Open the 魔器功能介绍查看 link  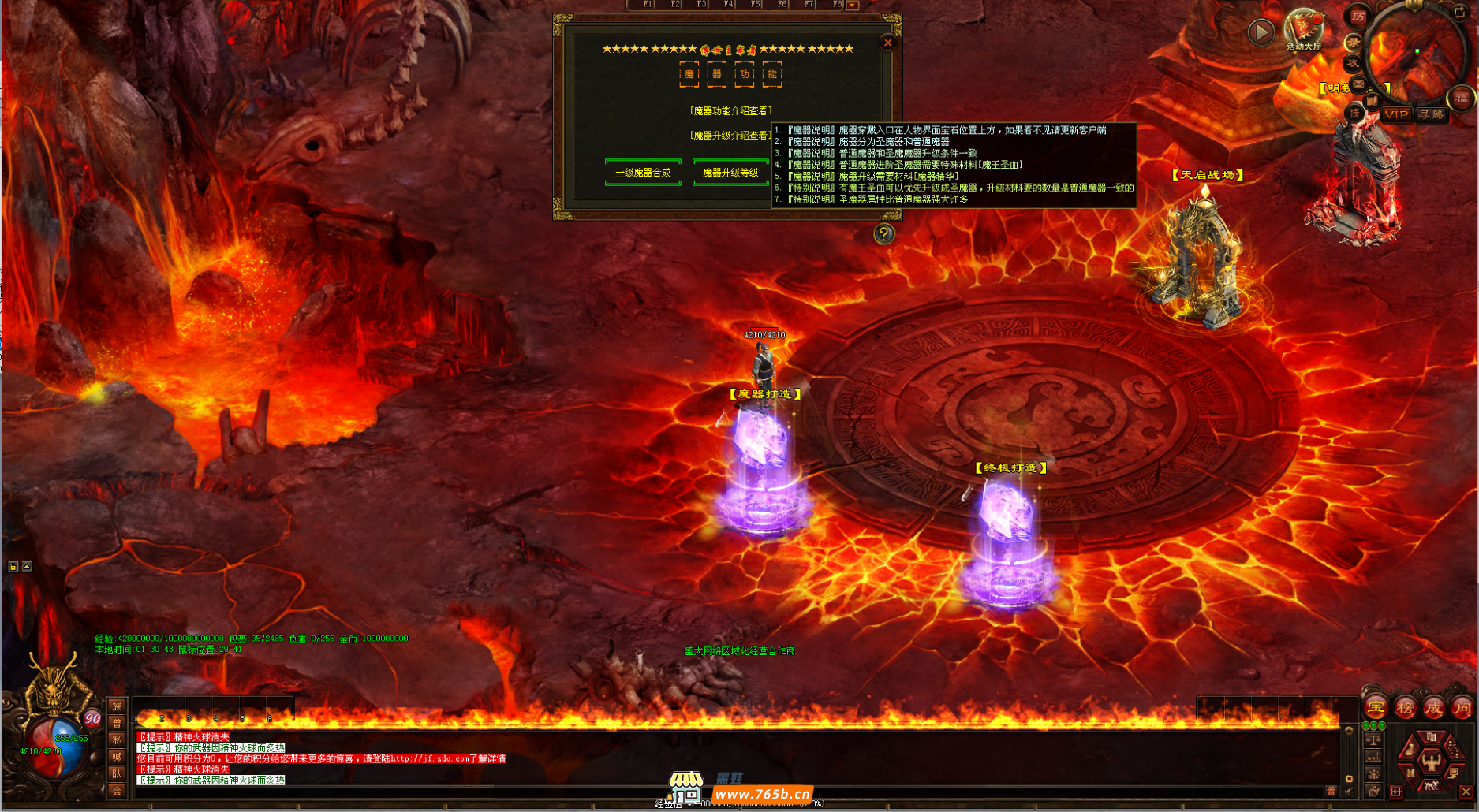point(730,111)
